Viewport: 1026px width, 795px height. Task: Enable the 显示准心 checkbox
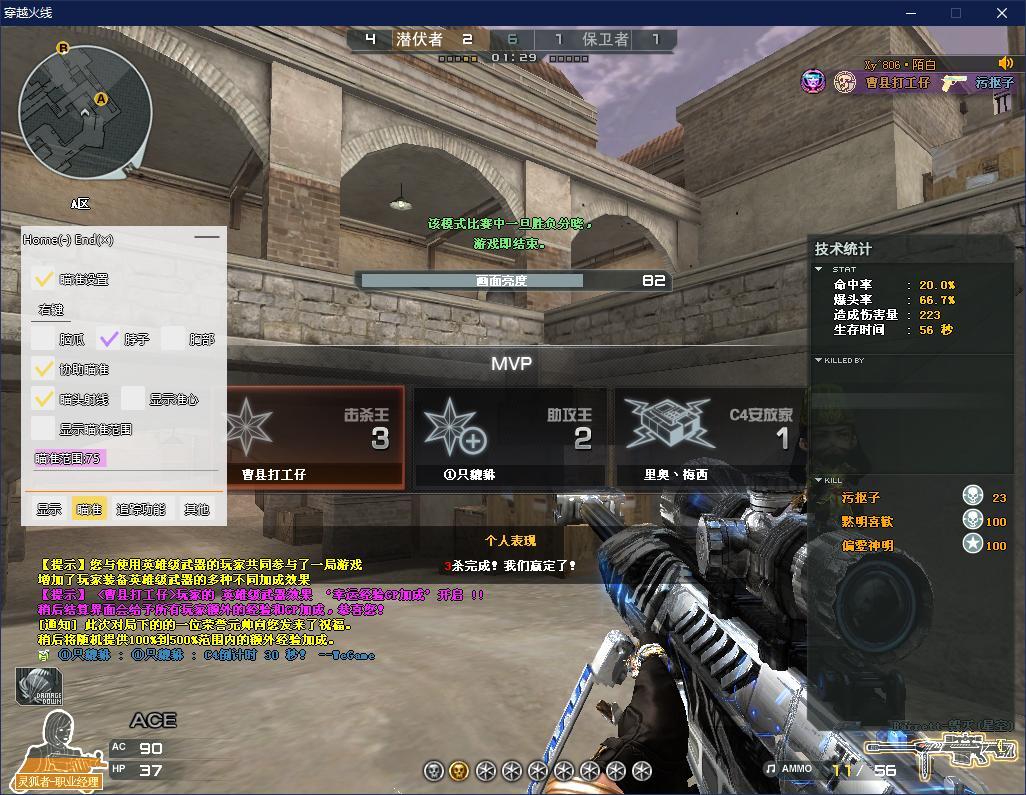[x=133, y=399]
